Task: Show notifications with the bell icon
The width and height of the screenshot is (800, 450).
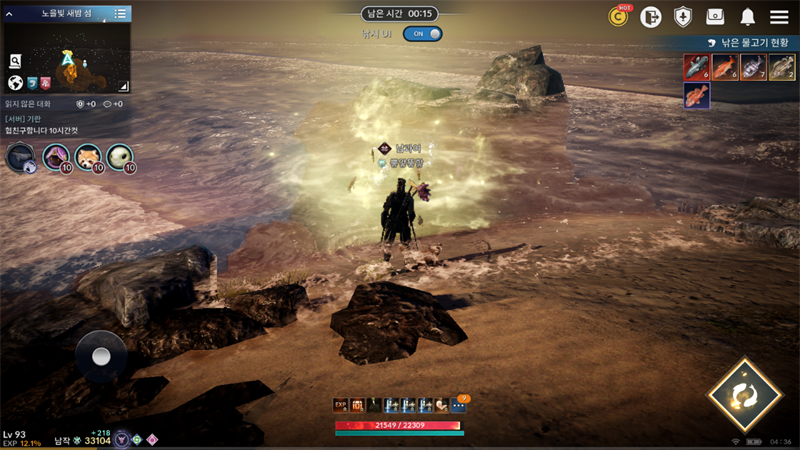Action: point(747,16)
